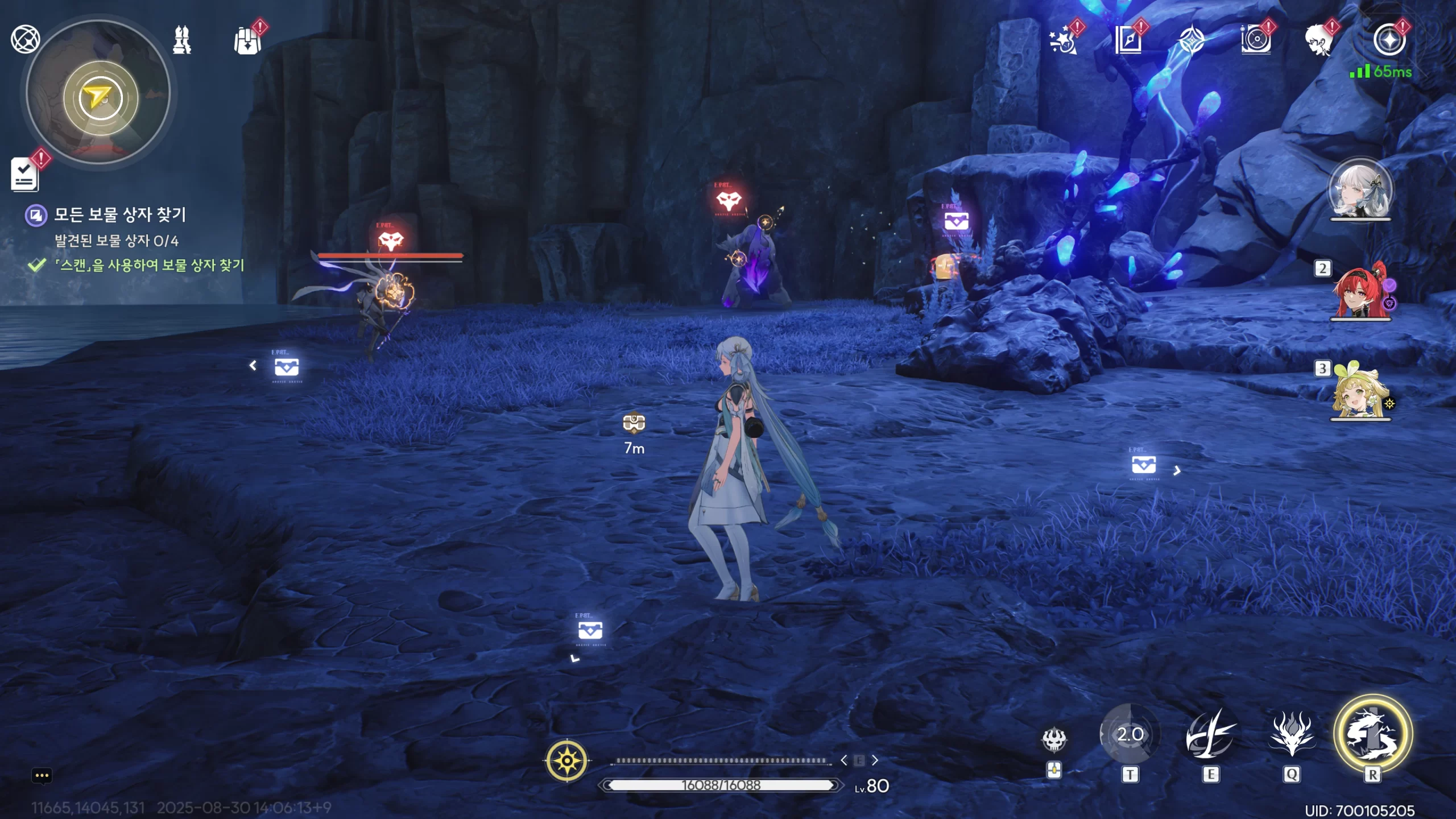Open the chess pieces team icon
Screen dimensions: 1456x819
coord(182,40)
